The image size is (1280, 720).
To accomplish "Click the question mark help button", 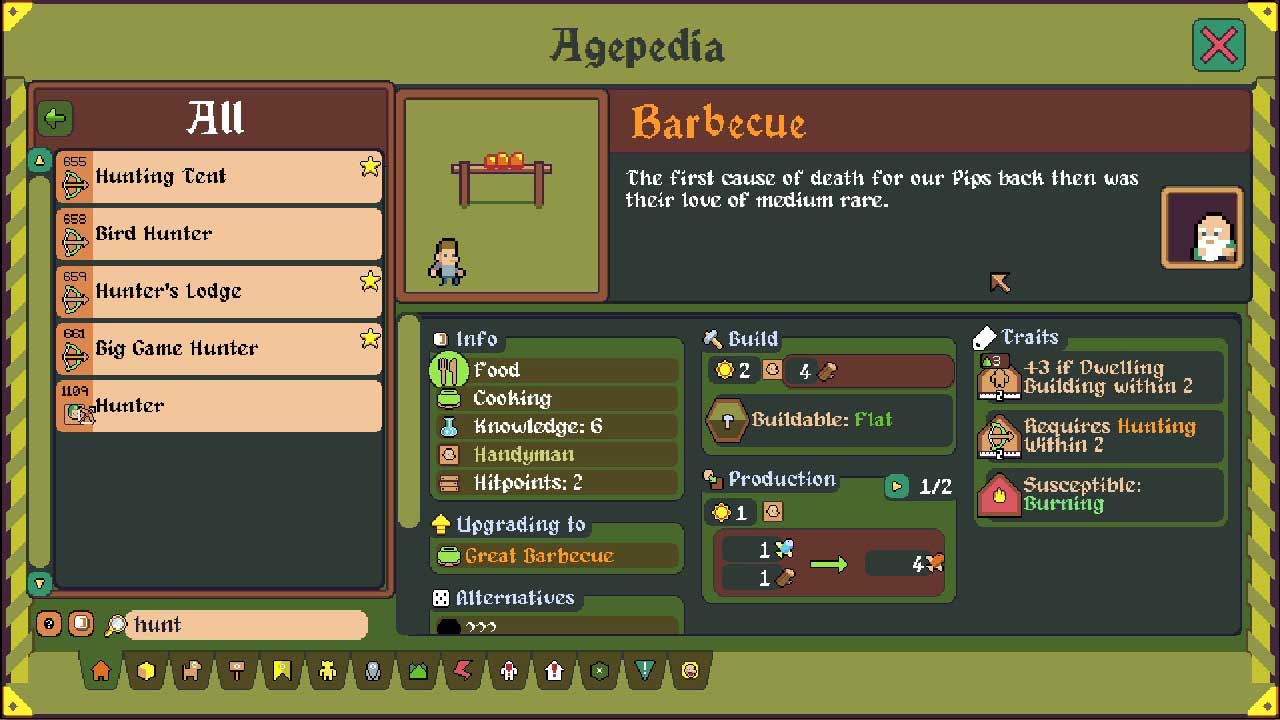I will 49,624.
